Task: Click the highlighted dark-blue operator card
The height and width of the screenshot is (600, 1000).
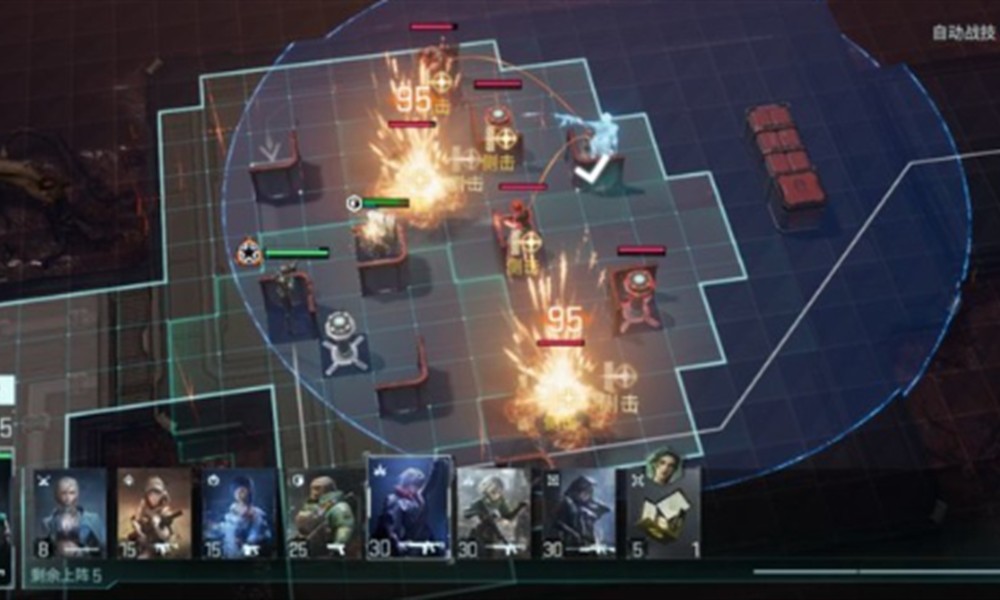Action: tap(409, 508)
